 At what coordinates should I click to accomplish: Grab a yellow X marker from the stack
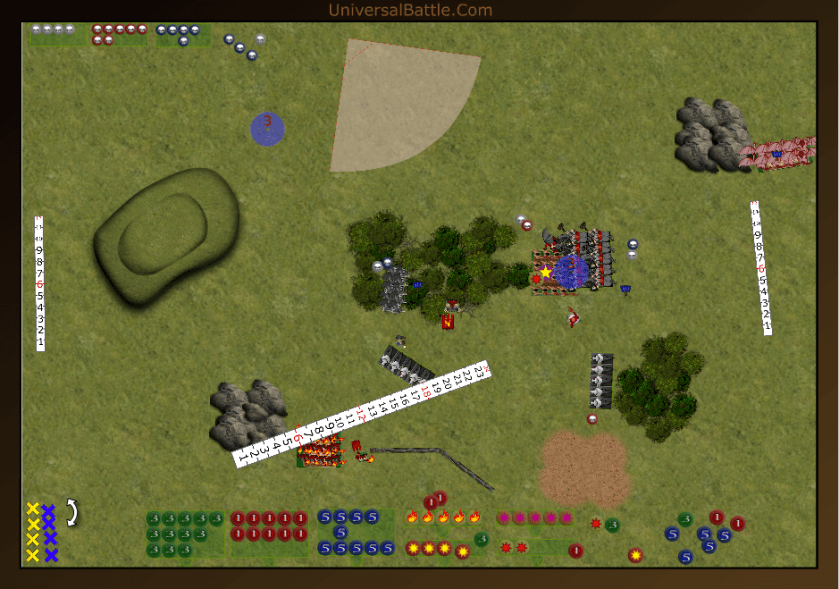pos(33,524)
